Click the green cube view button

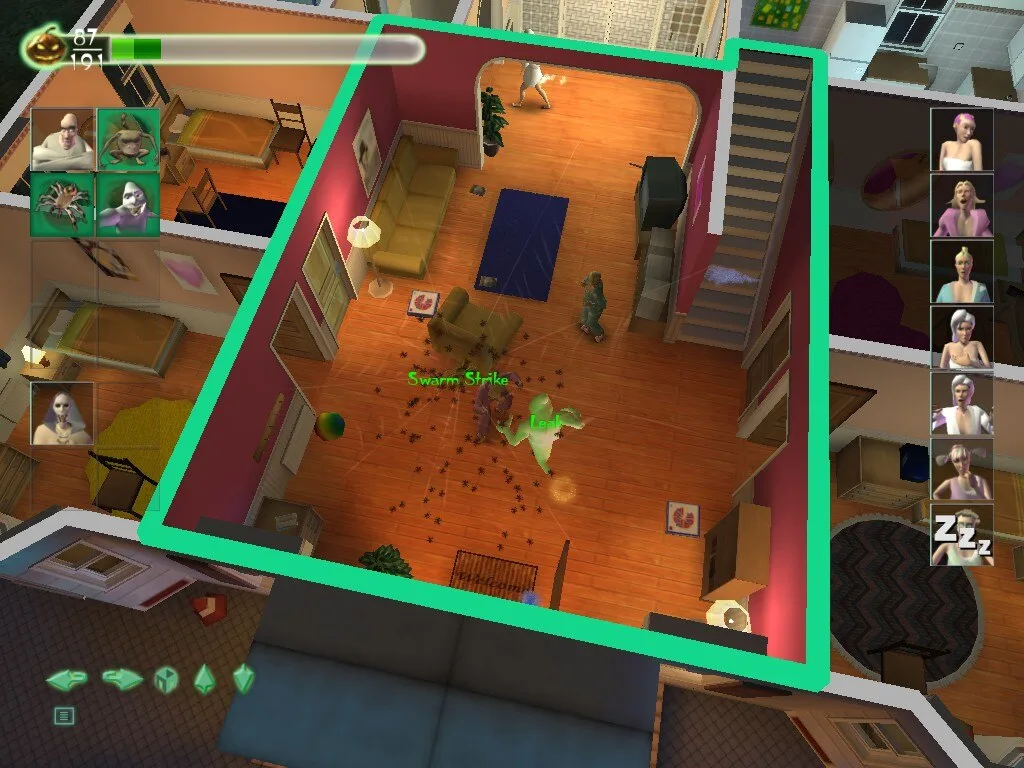(x=165, y=681)
